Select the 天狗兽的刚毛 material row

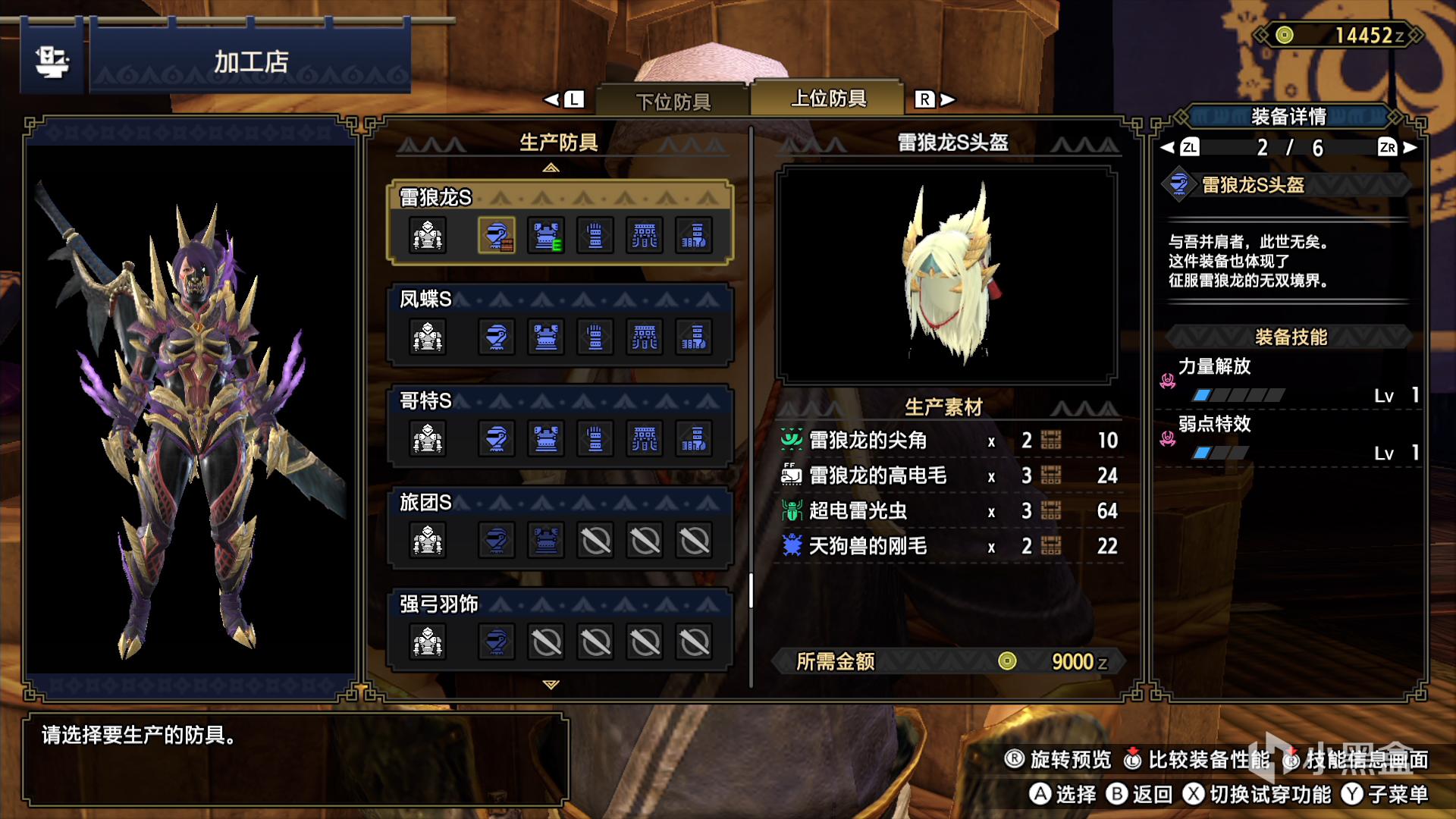click(949, 546)
